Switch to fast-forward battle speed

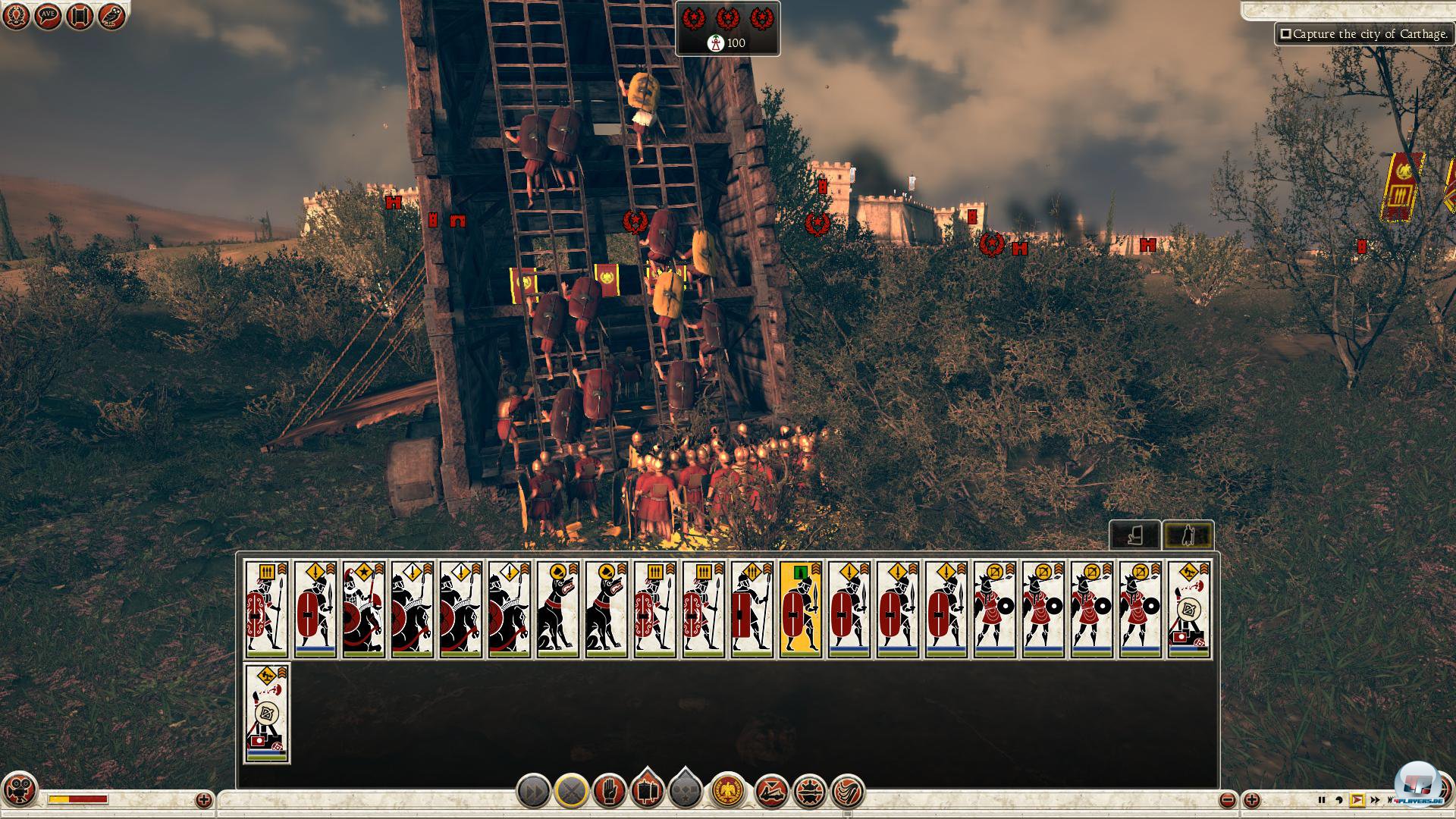1374,800
